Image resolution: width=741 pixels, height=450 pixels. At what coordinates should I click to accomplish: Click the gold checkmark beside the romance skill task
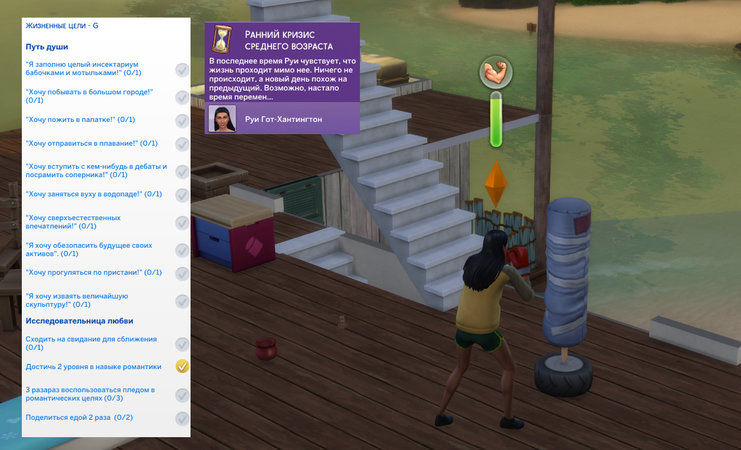(182, 366)
